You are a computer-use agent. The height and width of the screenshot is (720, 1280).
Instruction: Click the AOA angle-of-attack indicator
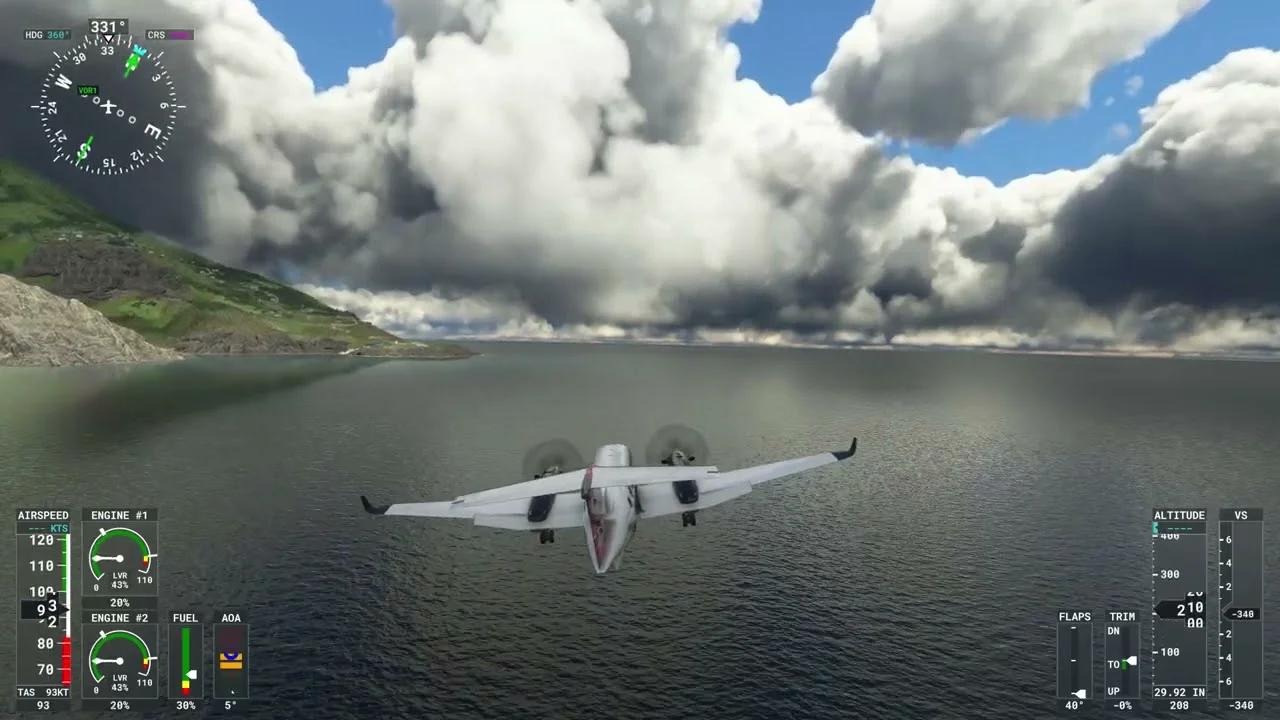(231, 658)
